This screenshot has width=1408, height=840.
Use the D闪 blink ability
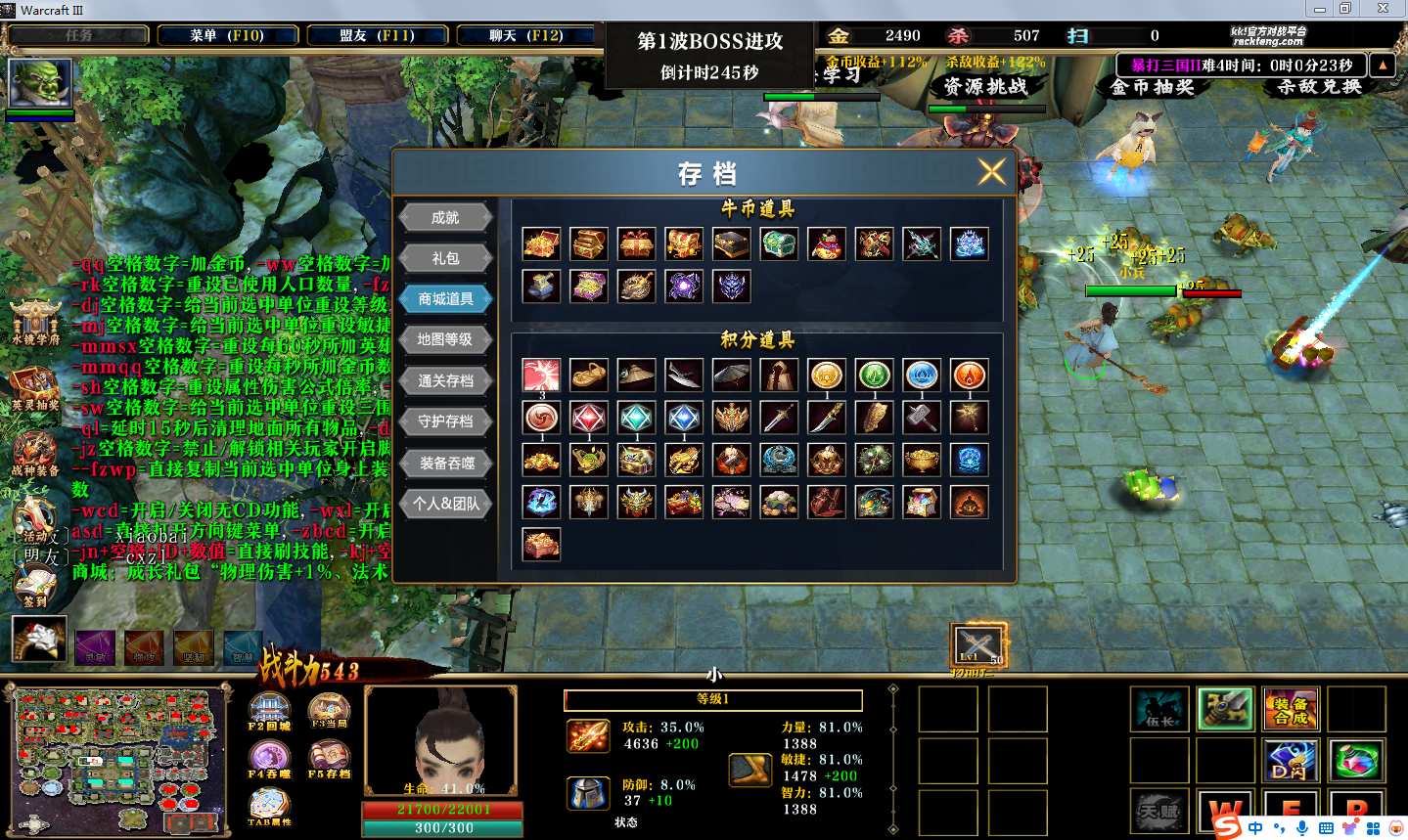point(1291,761)
